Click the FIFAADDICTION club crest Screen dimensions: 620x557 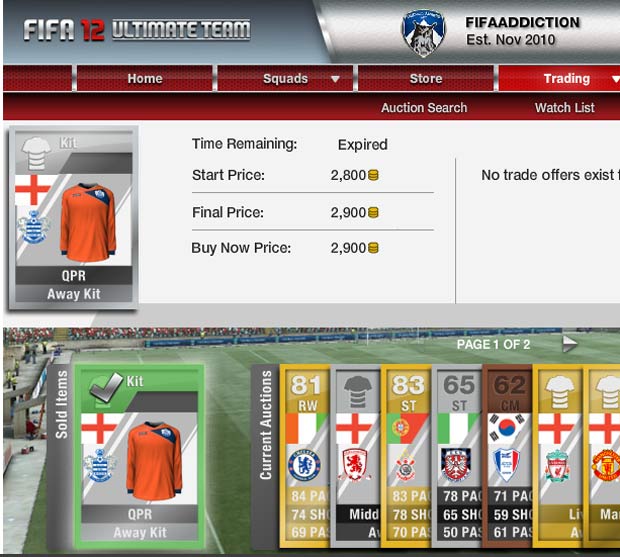point(423,33)
